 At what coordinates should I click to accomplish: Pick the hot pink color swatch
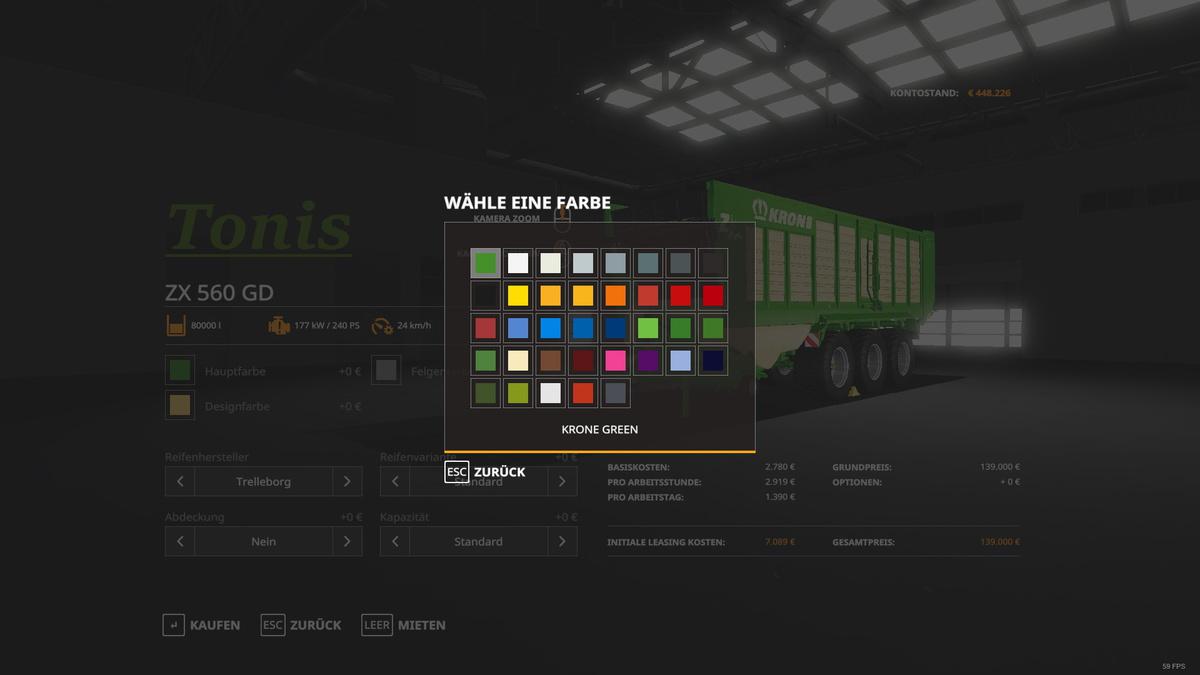[x=615, y=360]
